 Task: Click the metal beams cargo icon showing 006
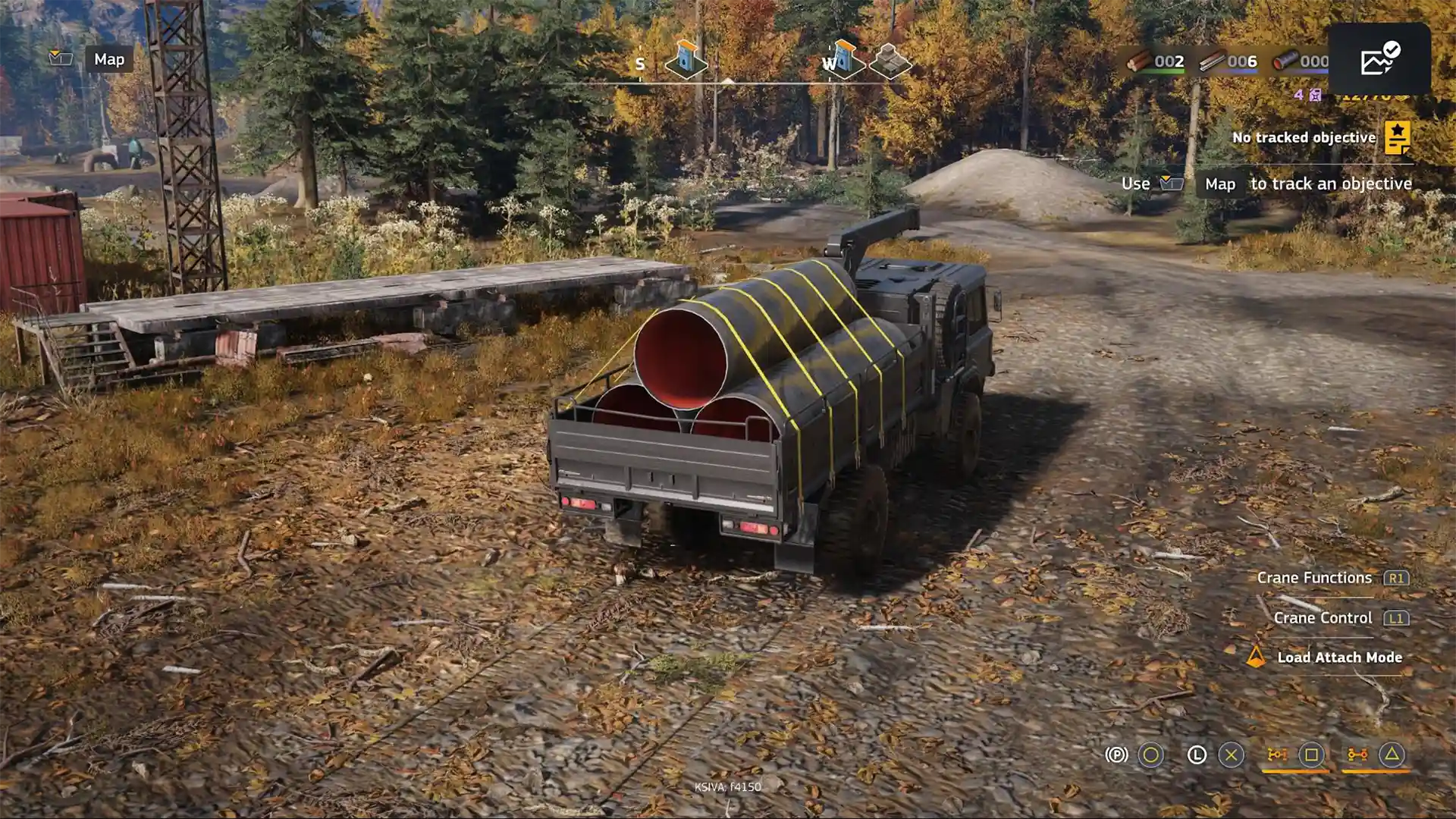point(1212,62)
